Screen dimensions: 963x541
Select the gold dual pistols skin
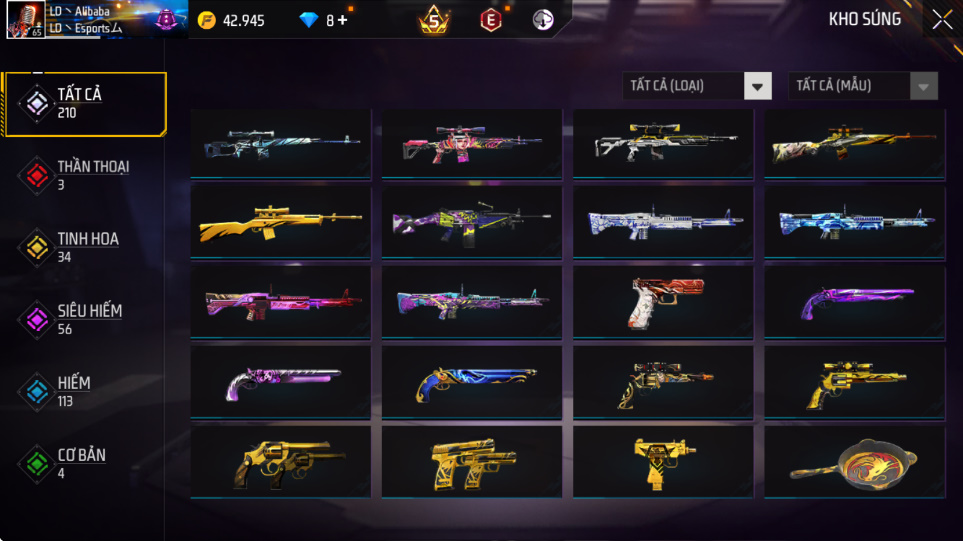[471, 464]
